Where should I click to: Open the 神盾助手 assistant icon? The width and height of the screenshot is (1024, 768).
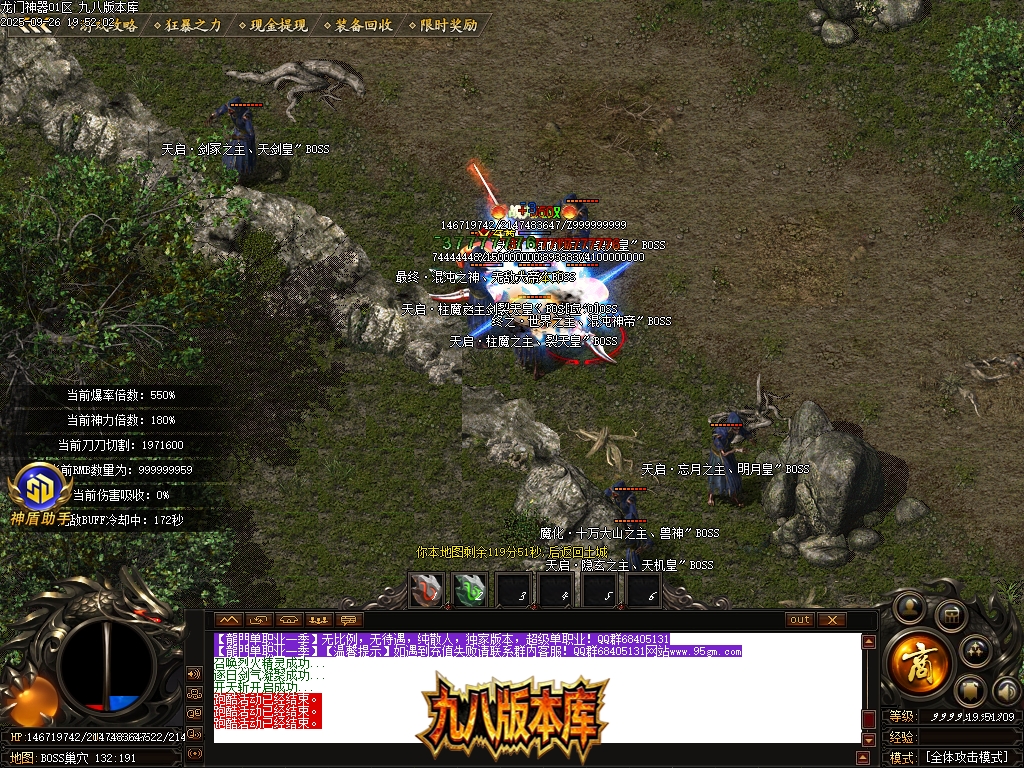(x=40, y=493)
